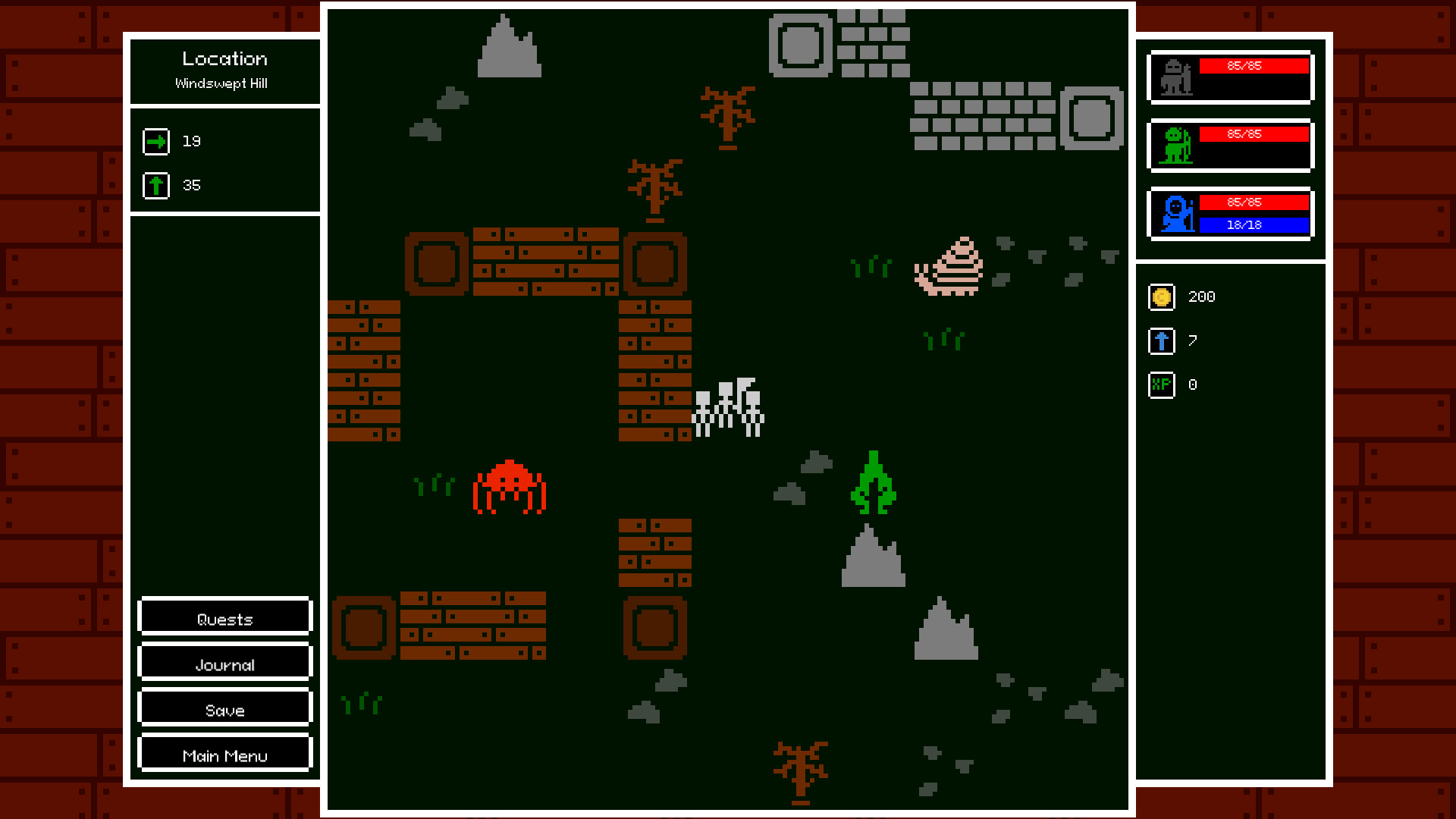Return to the Main Menu
Image resolution: width=1456 pixels, height=819 pixels.
[x=224, y=754]
